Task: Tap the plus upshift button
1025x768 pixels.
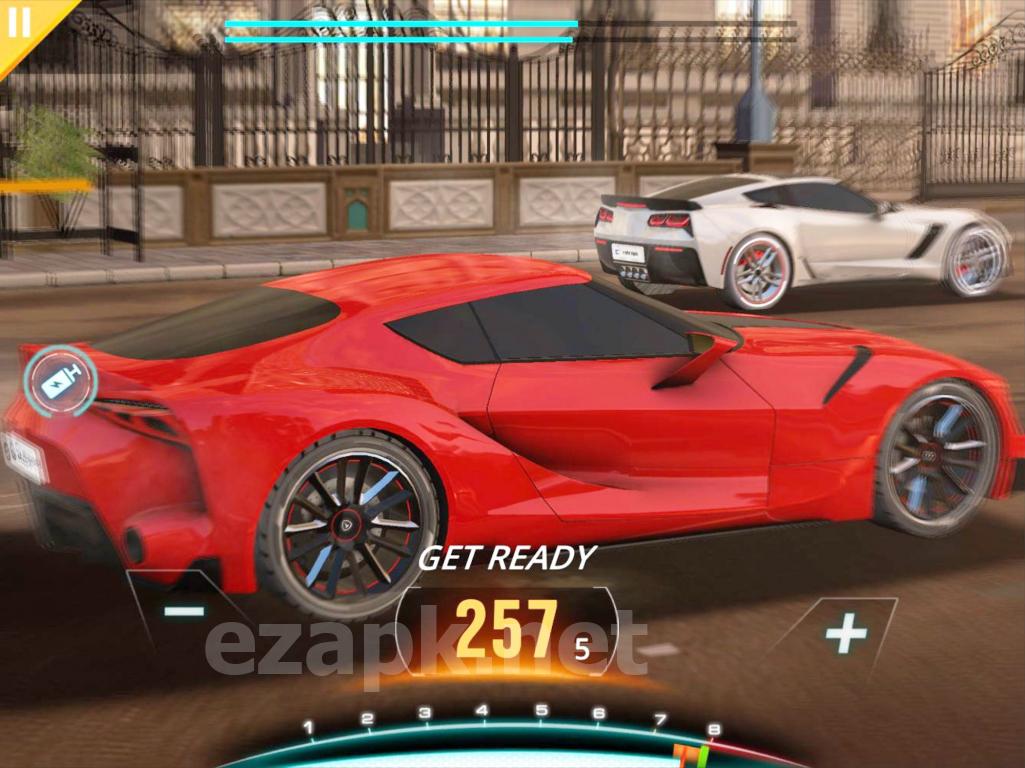Action: [845, 633]
